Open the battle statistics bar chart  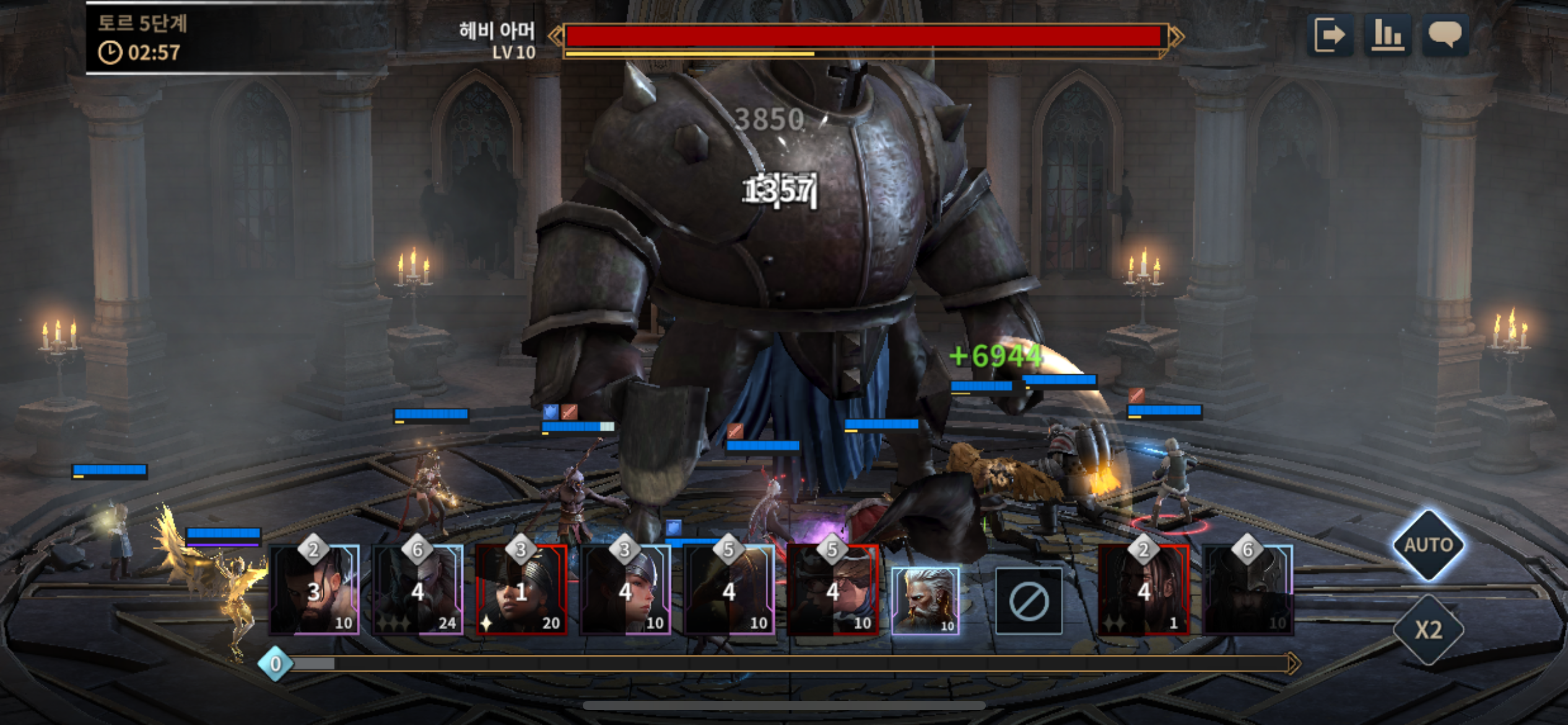click(x=1388, y=35)
